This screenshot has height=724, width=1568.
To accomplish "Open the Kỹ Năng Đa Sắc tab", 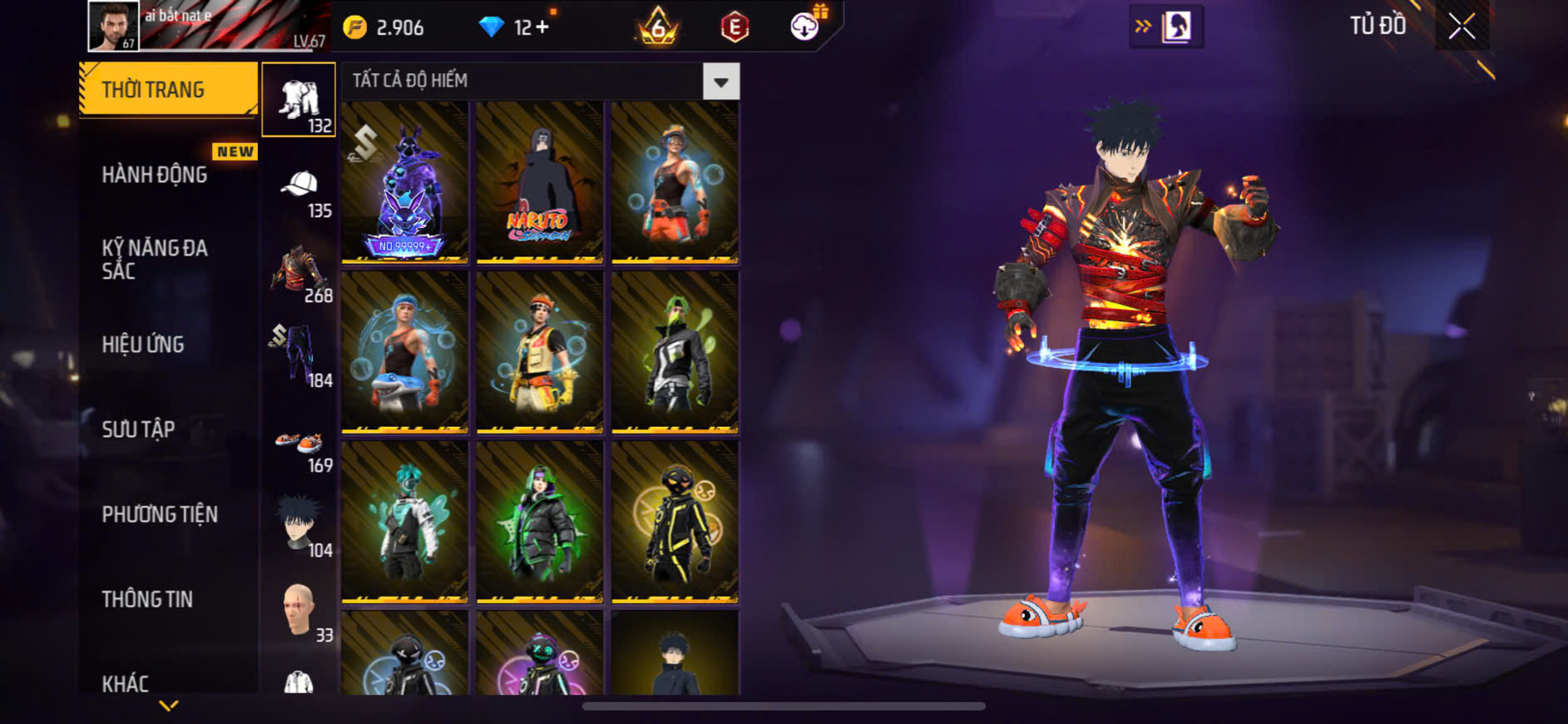I will (x=155, y=259).
